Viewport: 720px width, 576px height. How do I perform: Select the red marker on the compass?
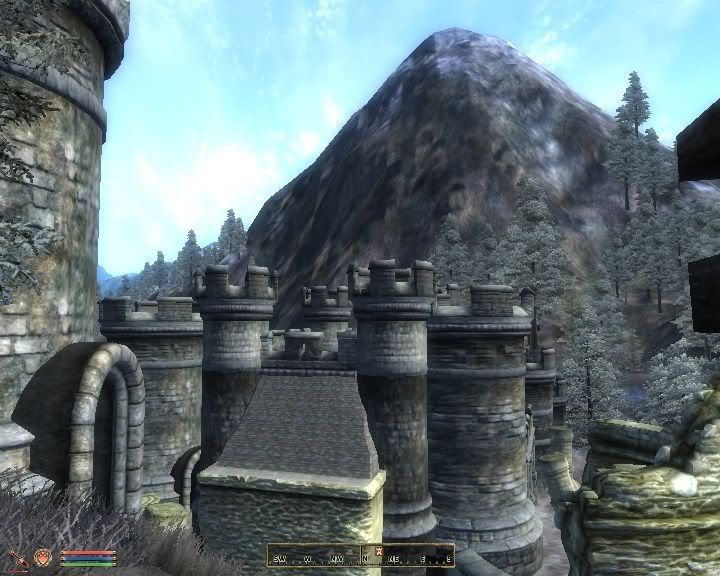click(379, 551)
